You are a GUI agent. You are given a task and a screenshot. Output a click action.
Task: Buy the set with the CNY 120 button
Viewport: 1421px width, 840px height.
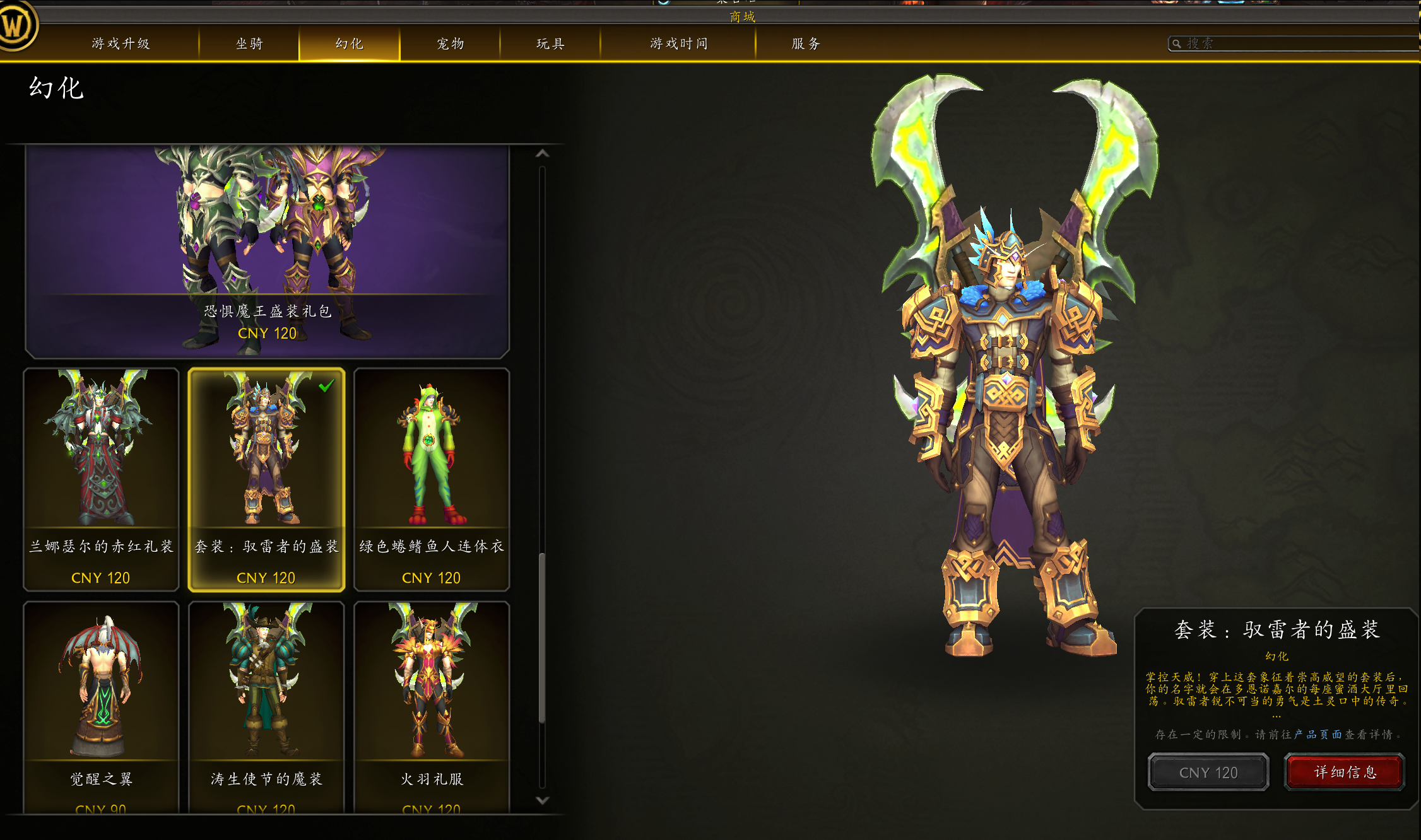(x=1208, y=773)
